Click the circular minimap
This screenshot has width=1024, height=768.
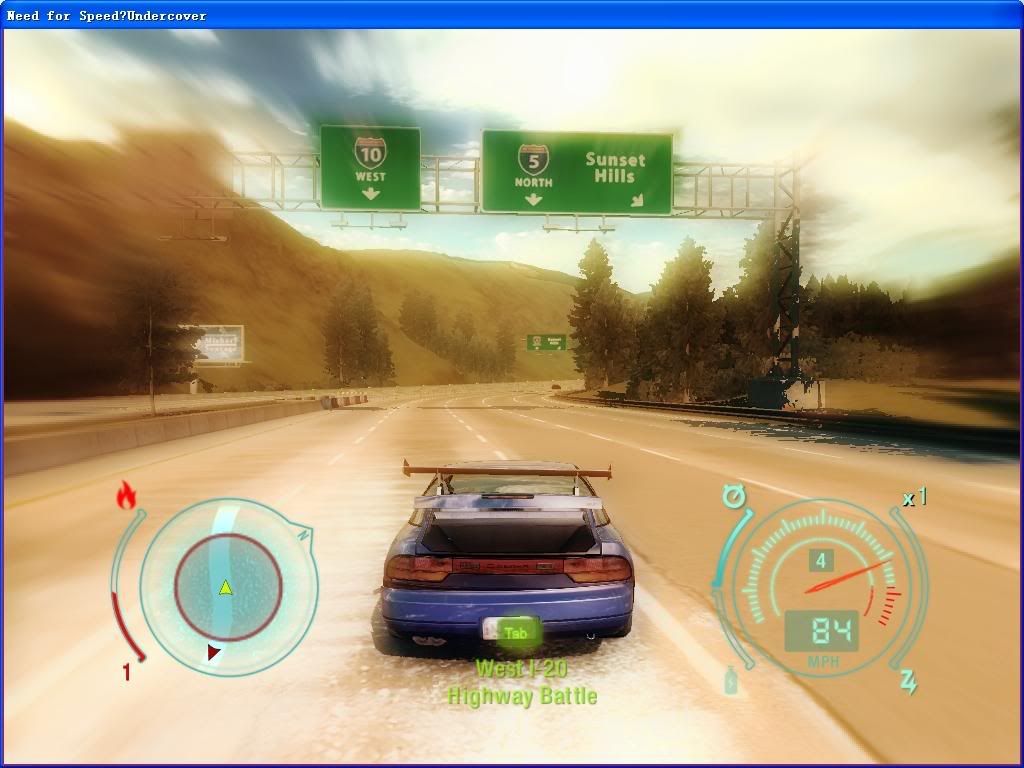click(x=228, y=587)
